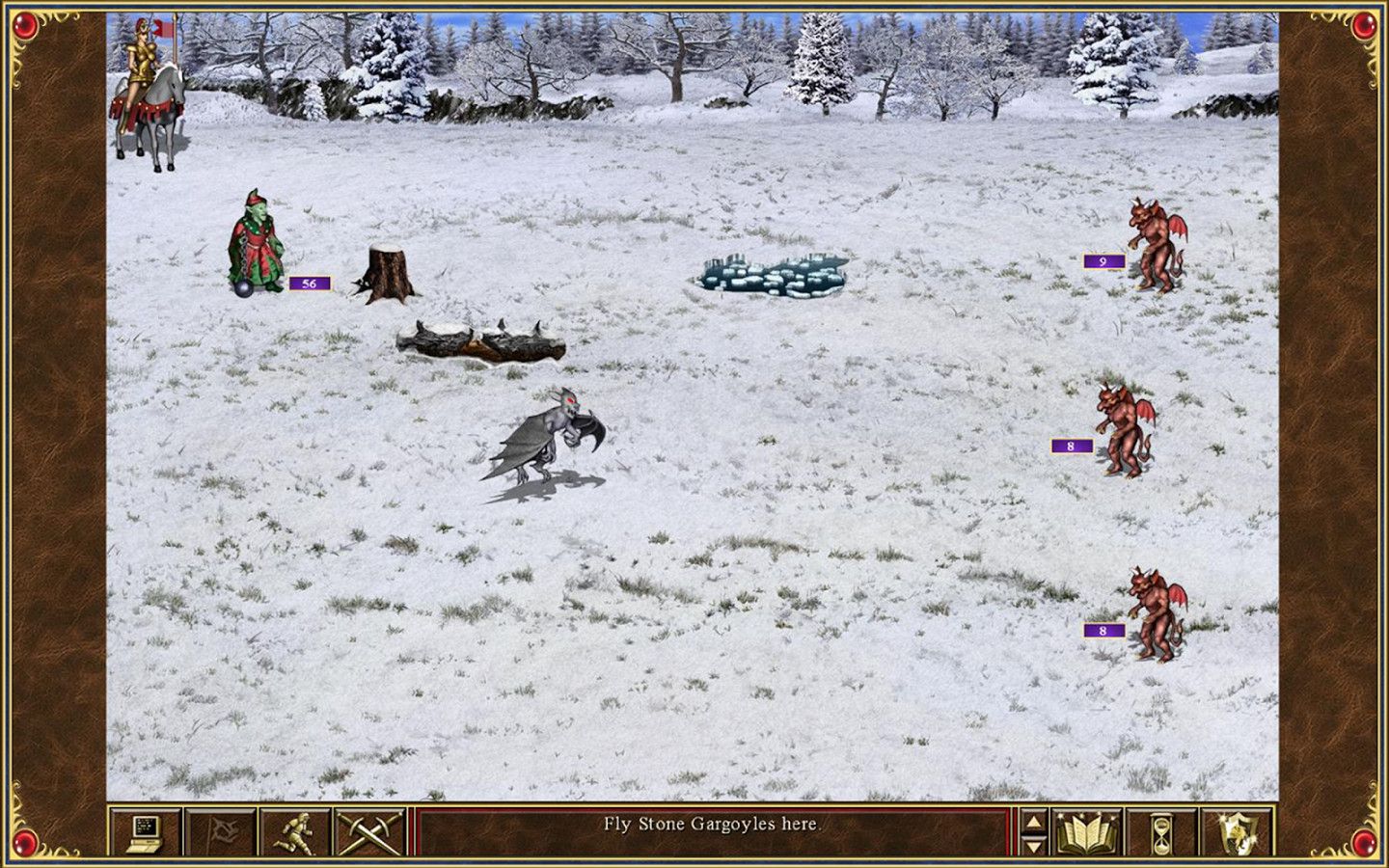Click the combat log down arrow

tap(1033, 844)
